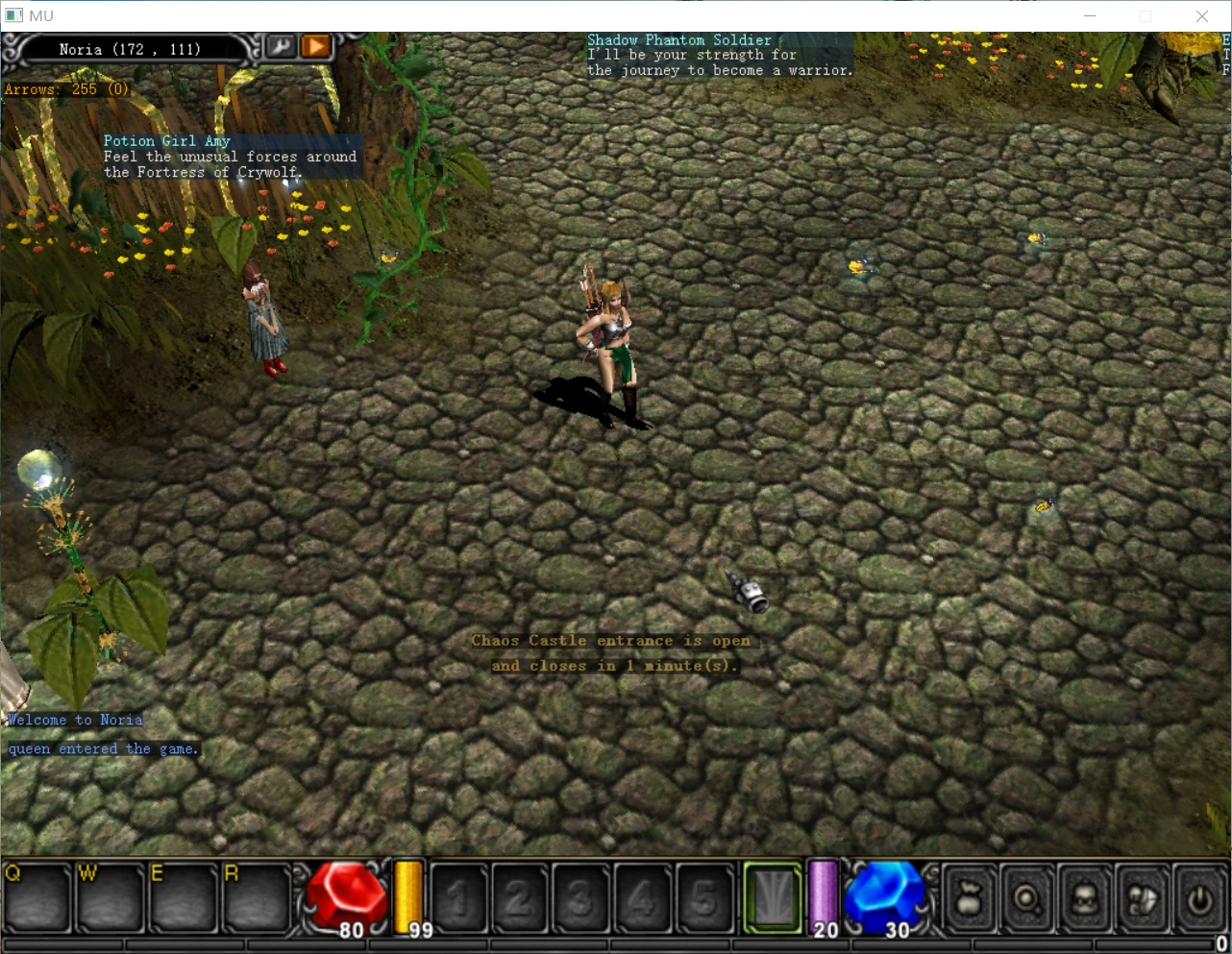Choose skill slot number 5
Viewport: 1232px width, 954px height.
[703, 898]
